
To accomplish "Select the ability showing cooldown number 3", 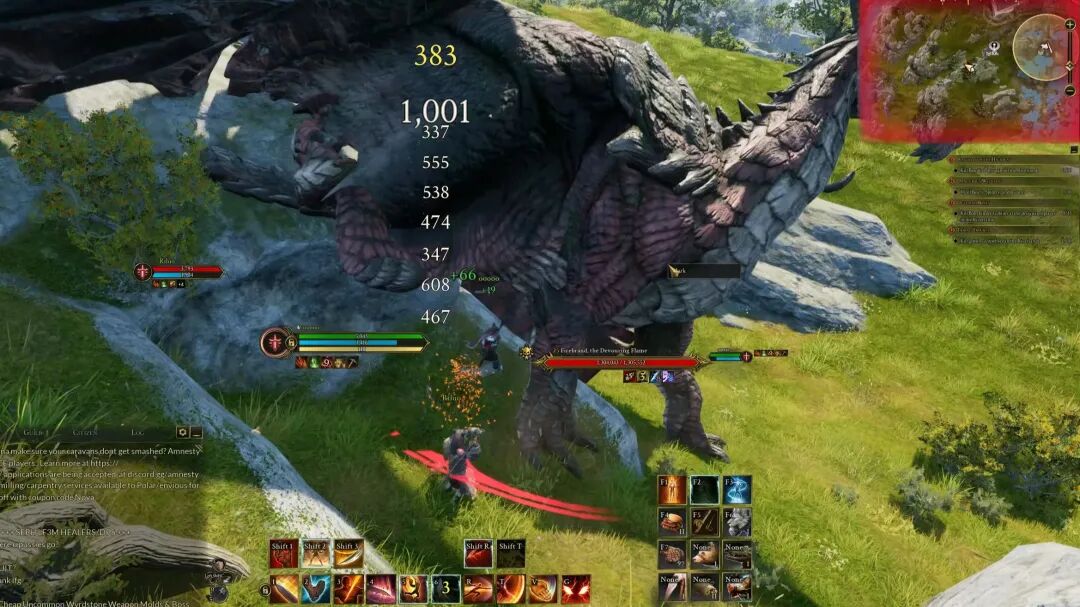I will pos(446,589).
